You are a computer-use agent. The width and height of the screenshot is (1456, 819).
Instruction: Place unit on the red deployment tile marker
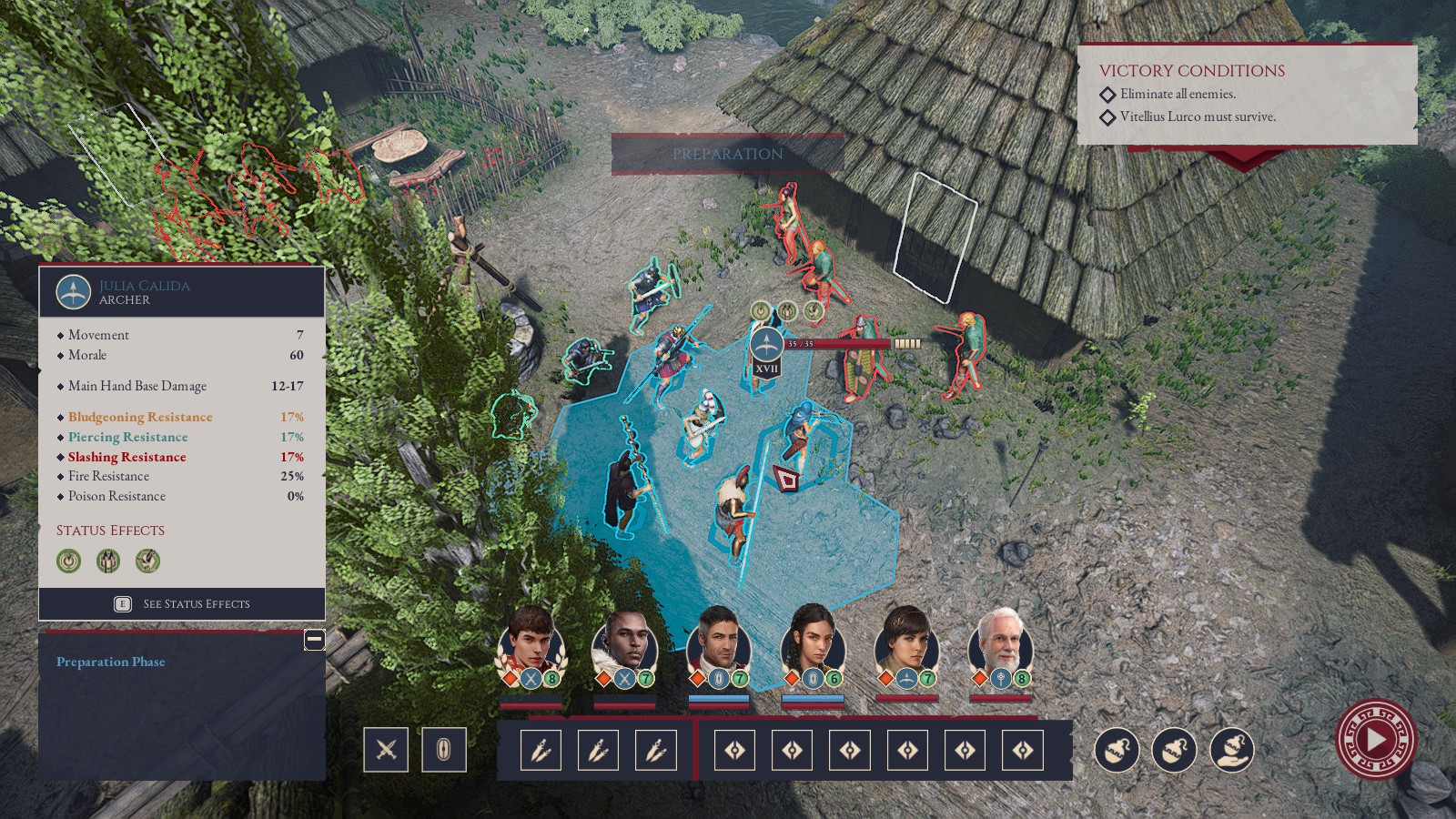pos(786,478)
